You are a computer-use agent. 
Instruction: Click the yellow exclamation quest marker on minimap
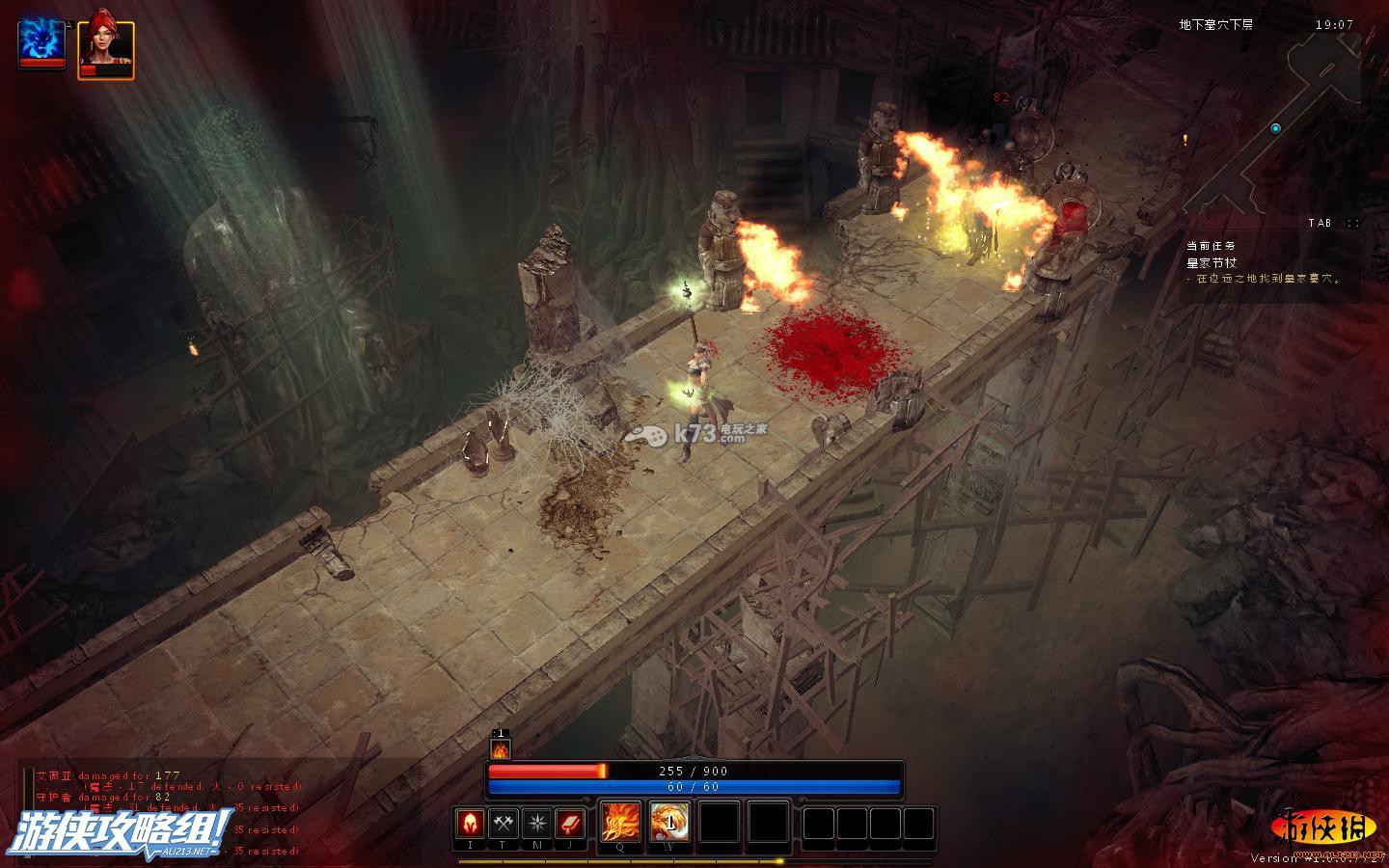point(1185,141)
